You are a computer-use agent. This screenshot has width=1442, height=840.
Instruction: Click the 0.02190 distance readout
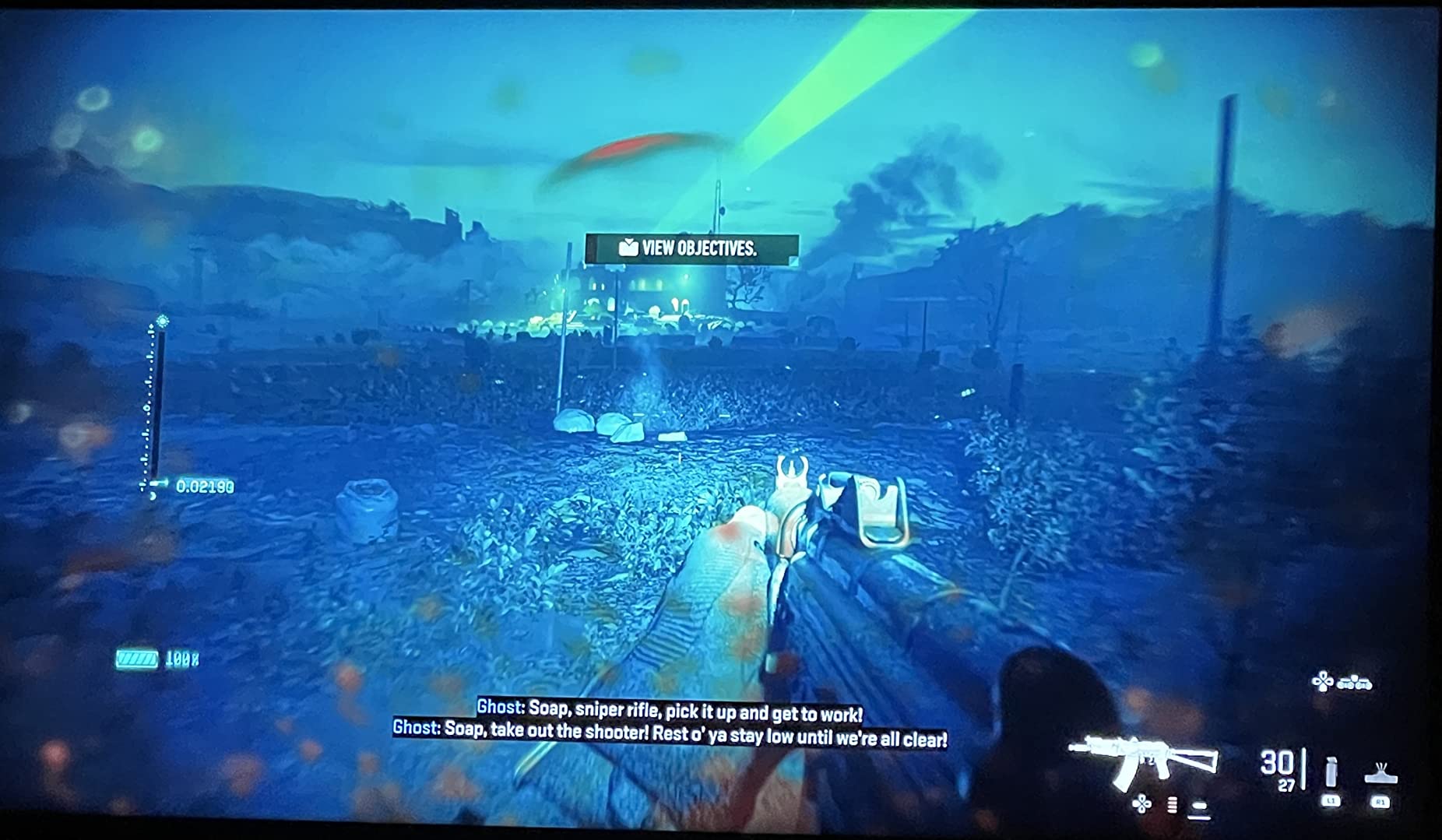[x=205, y=485]
